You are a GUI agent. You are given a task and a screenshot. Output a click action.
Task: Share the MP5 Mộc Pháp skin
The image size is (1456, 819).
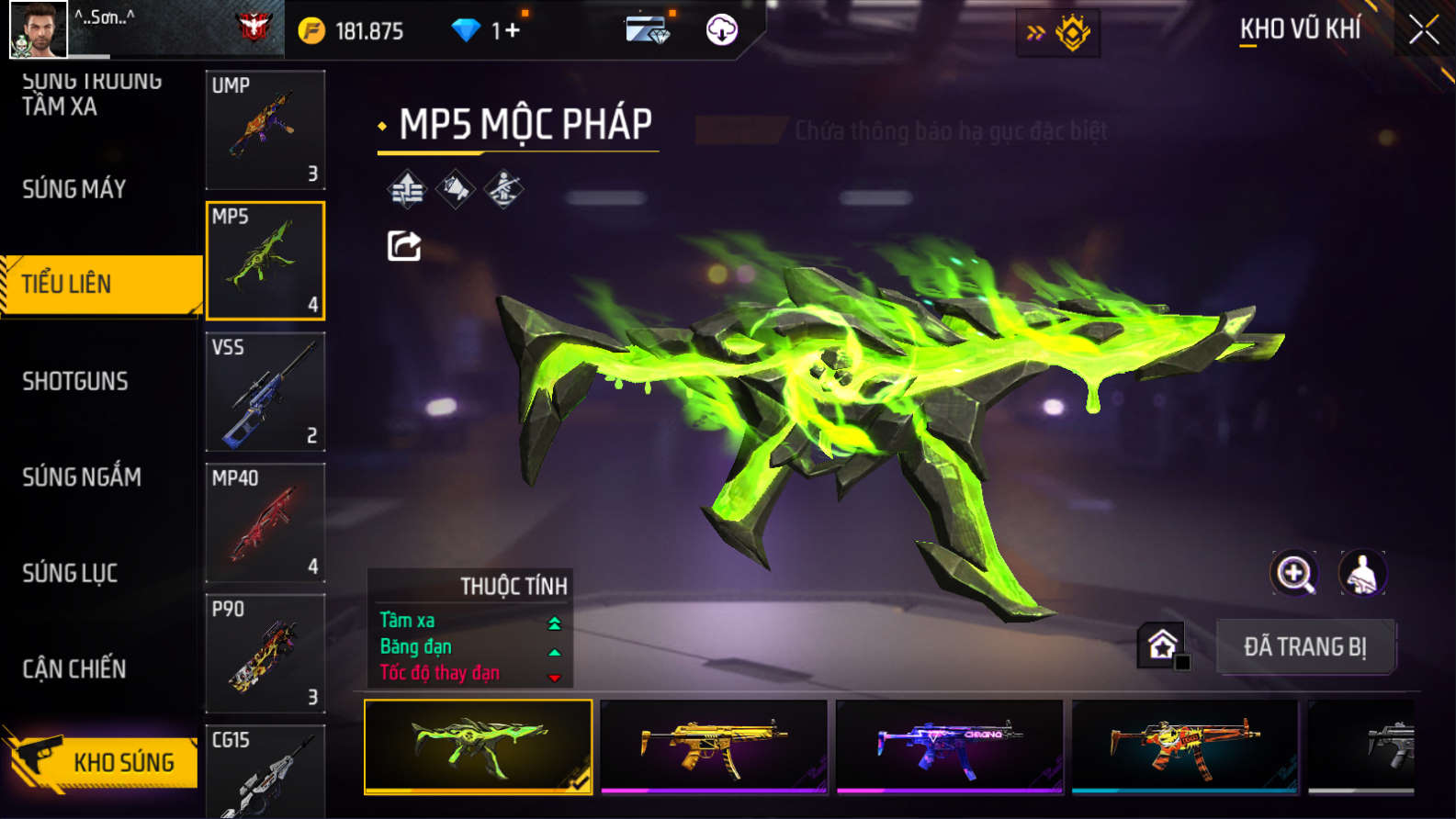click(404, 246)
